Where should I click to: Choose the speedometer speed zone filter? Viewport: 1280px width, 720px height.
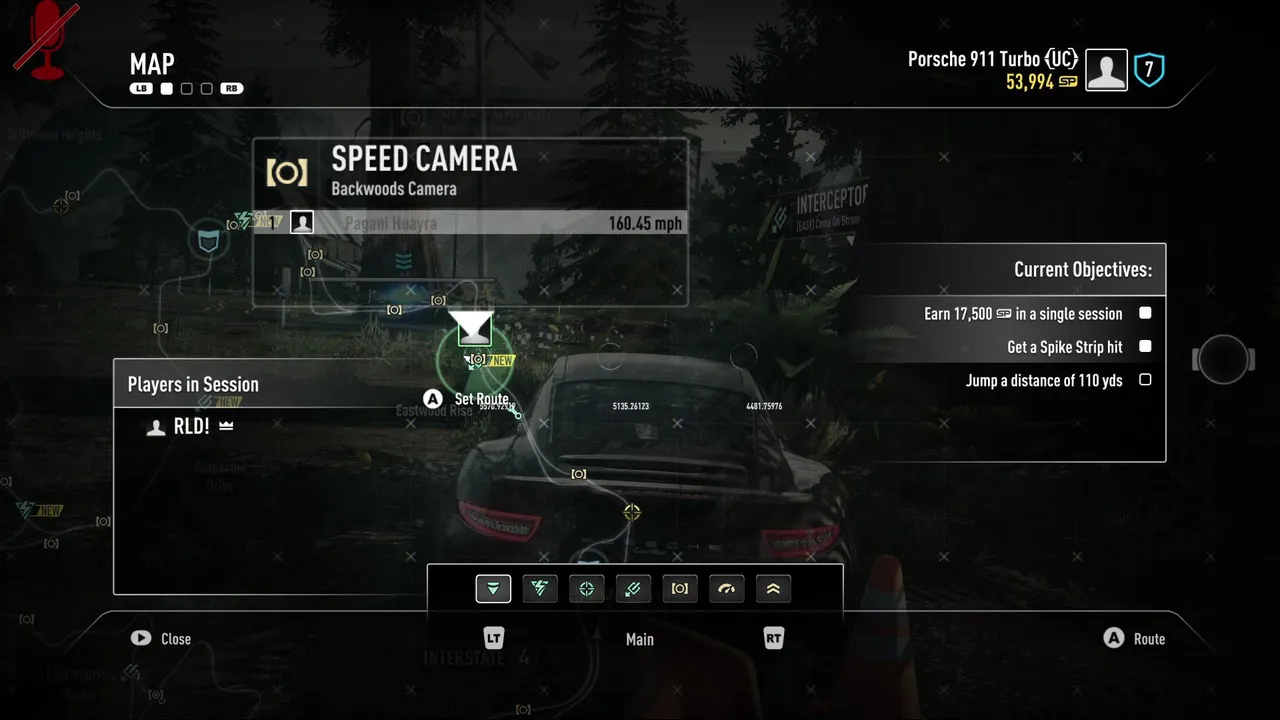point(727,589)
